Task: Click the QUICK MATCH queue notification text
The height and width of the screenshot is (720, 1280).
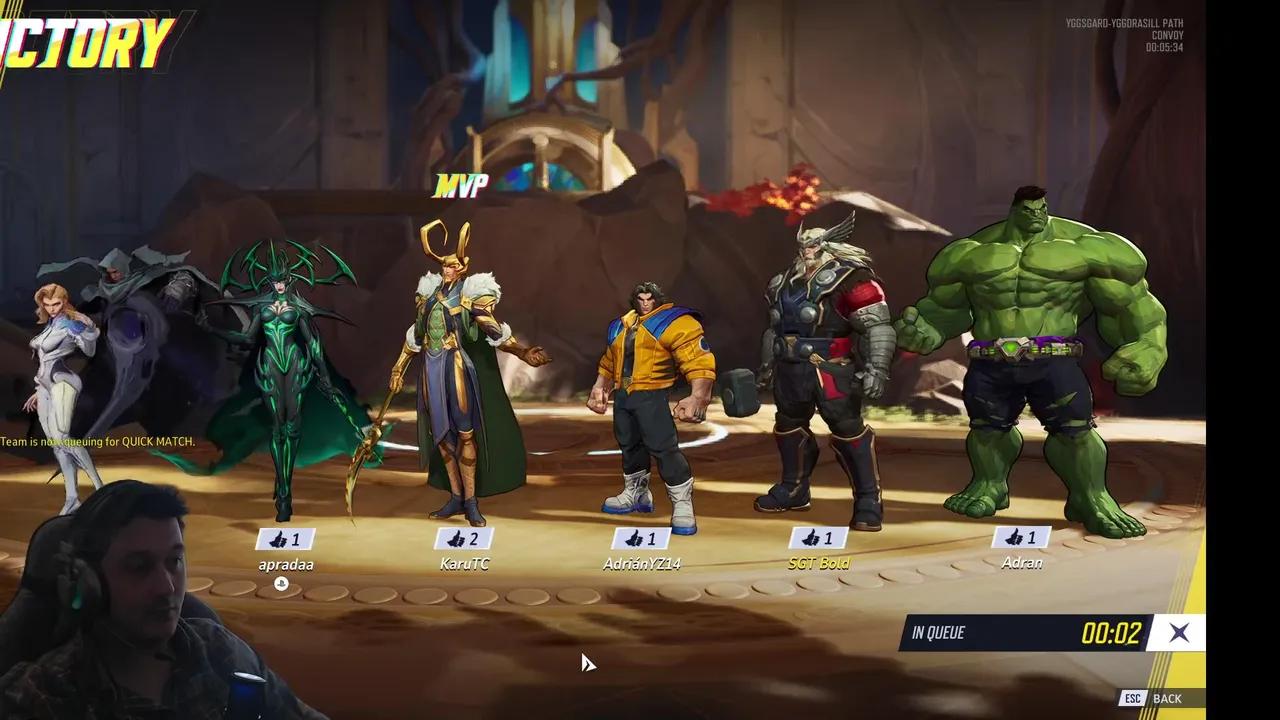Action: (98, 441)
